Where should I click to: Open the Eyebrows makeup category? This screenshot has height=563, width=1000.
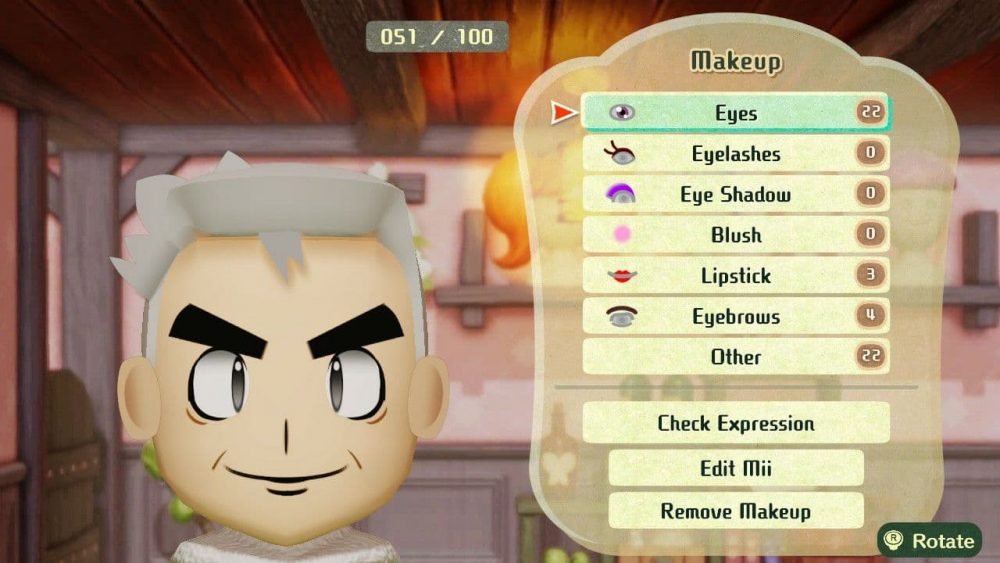coord(735,317)
